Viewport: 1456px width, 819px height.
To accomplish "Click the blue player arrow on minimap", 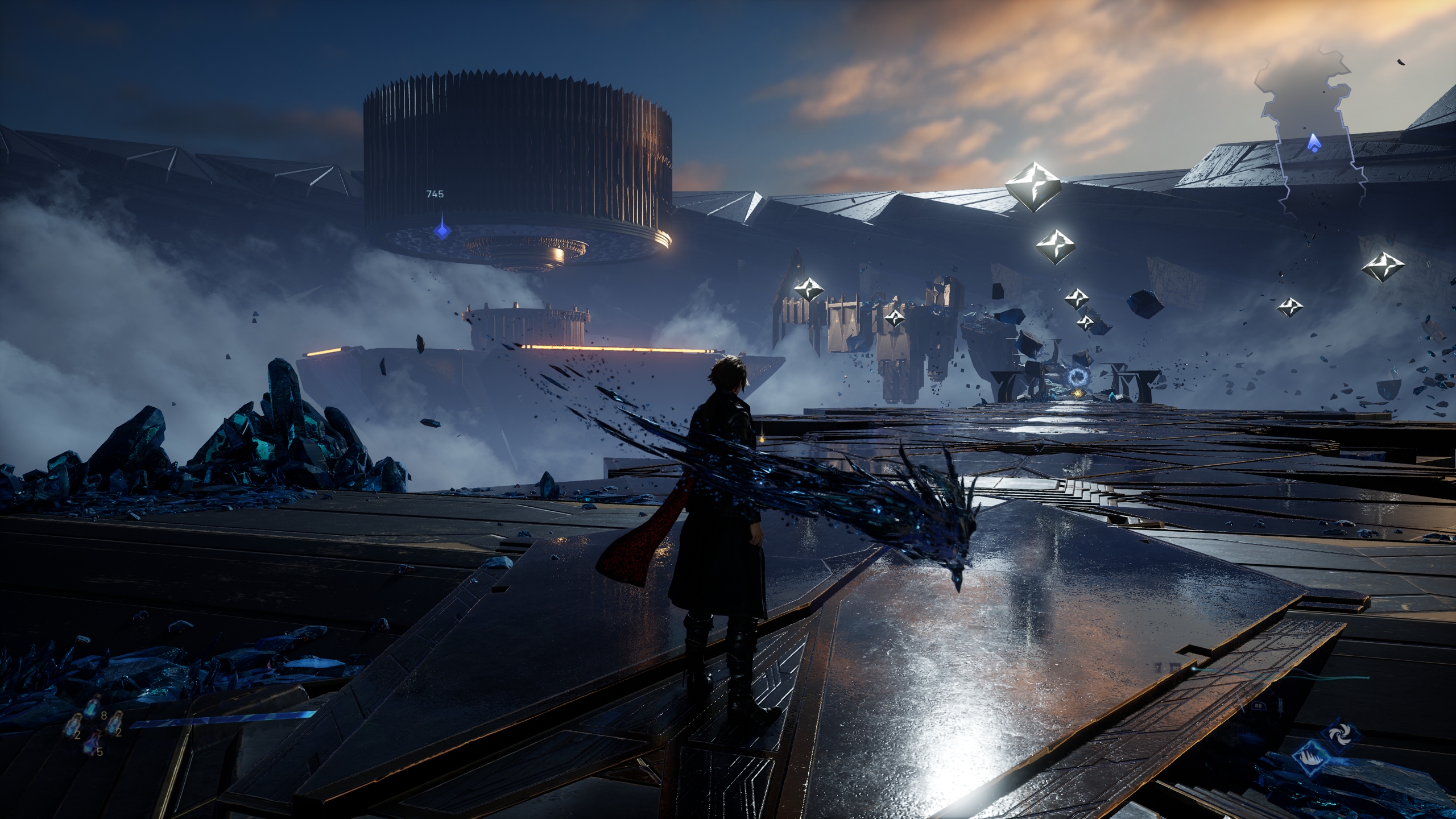I will (x=1313, y=142).
